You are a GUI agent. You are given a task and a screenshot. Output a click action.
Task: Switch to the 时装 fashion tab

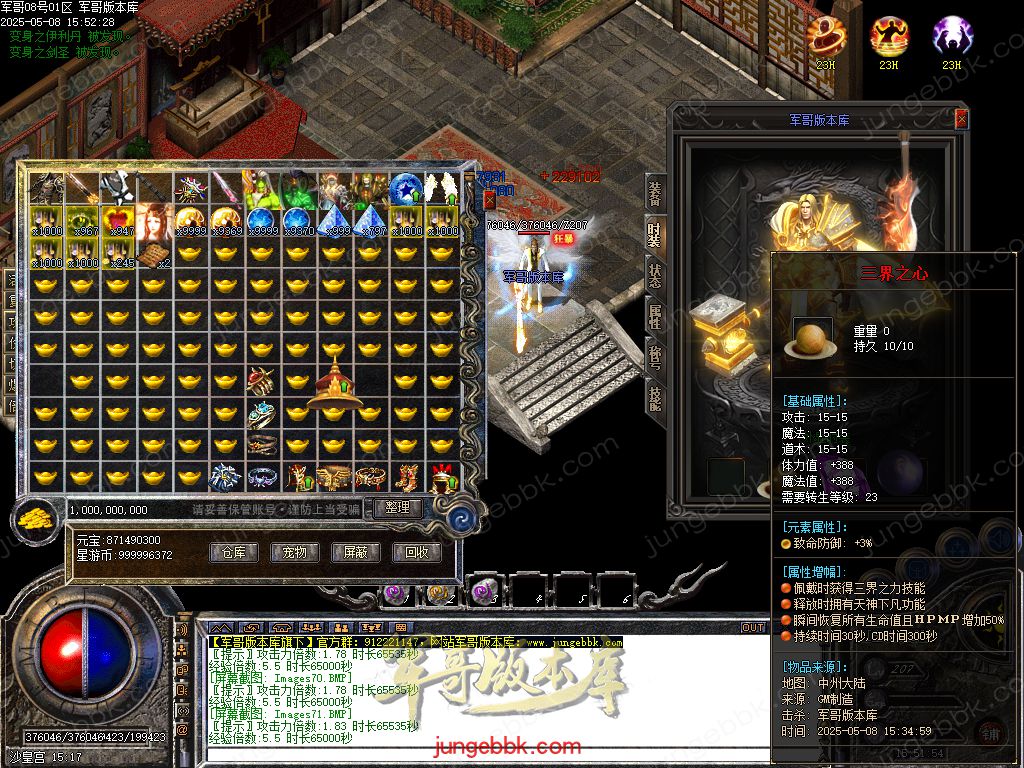655,236
